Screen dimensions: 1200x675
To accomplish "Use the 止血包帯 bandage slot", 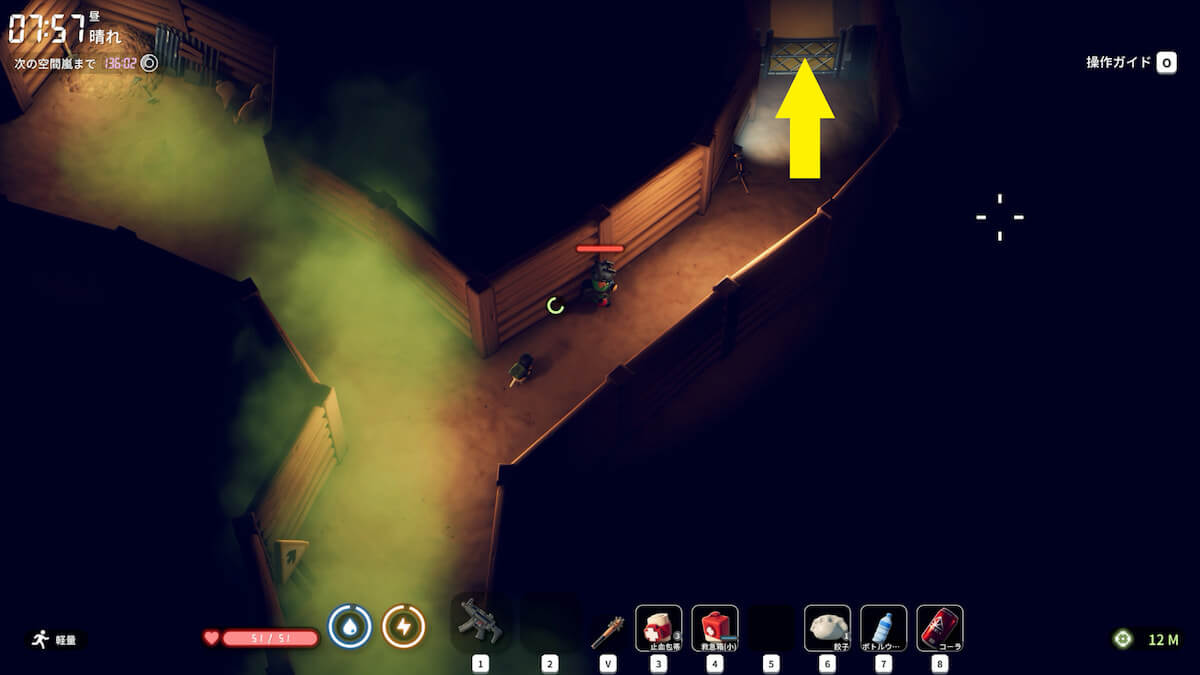I will click(x=658, y=628).
